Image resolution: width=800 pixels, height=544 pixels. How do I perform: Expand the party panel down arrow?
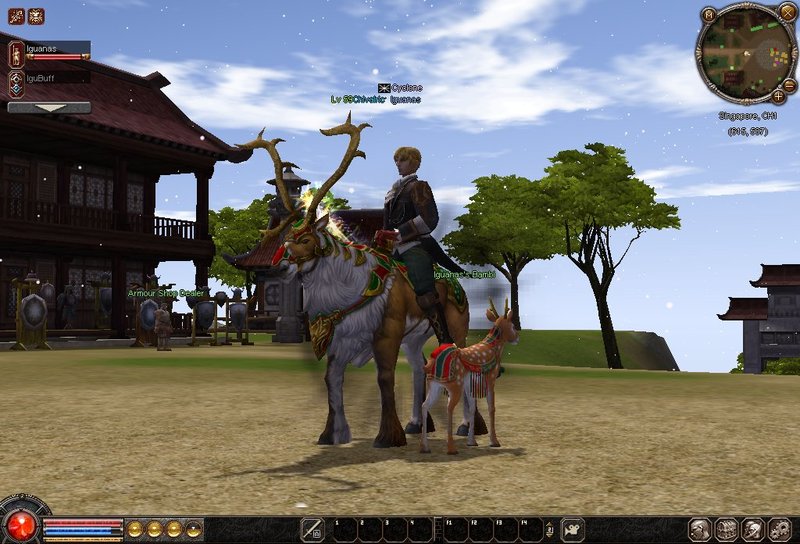click(x=49, y=107)
